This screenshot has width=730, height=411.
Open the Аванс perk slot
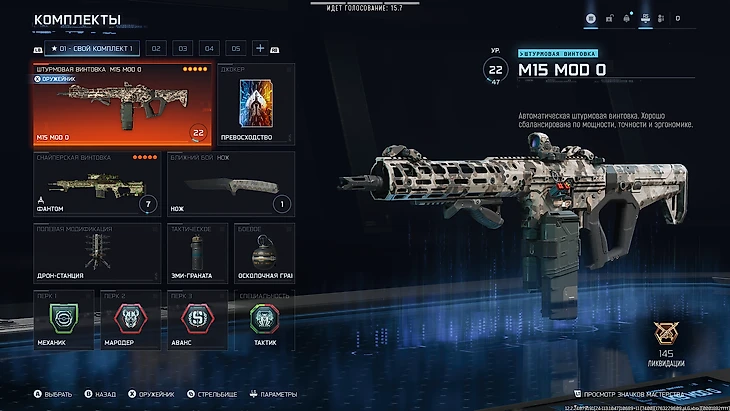196,320
